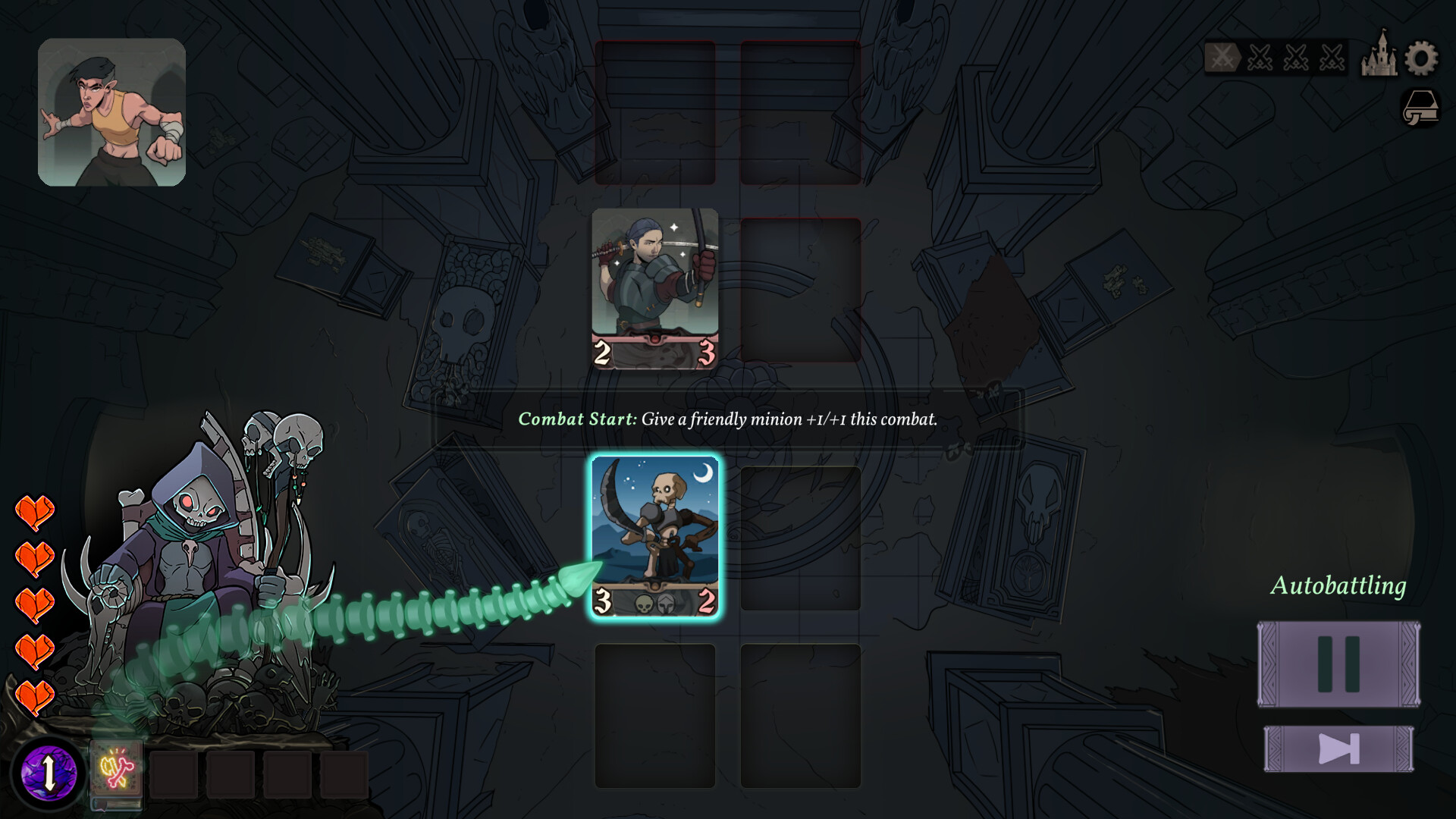Select the bone spell card in hand
Screen dimensions: 1456x819
(116, 771)
